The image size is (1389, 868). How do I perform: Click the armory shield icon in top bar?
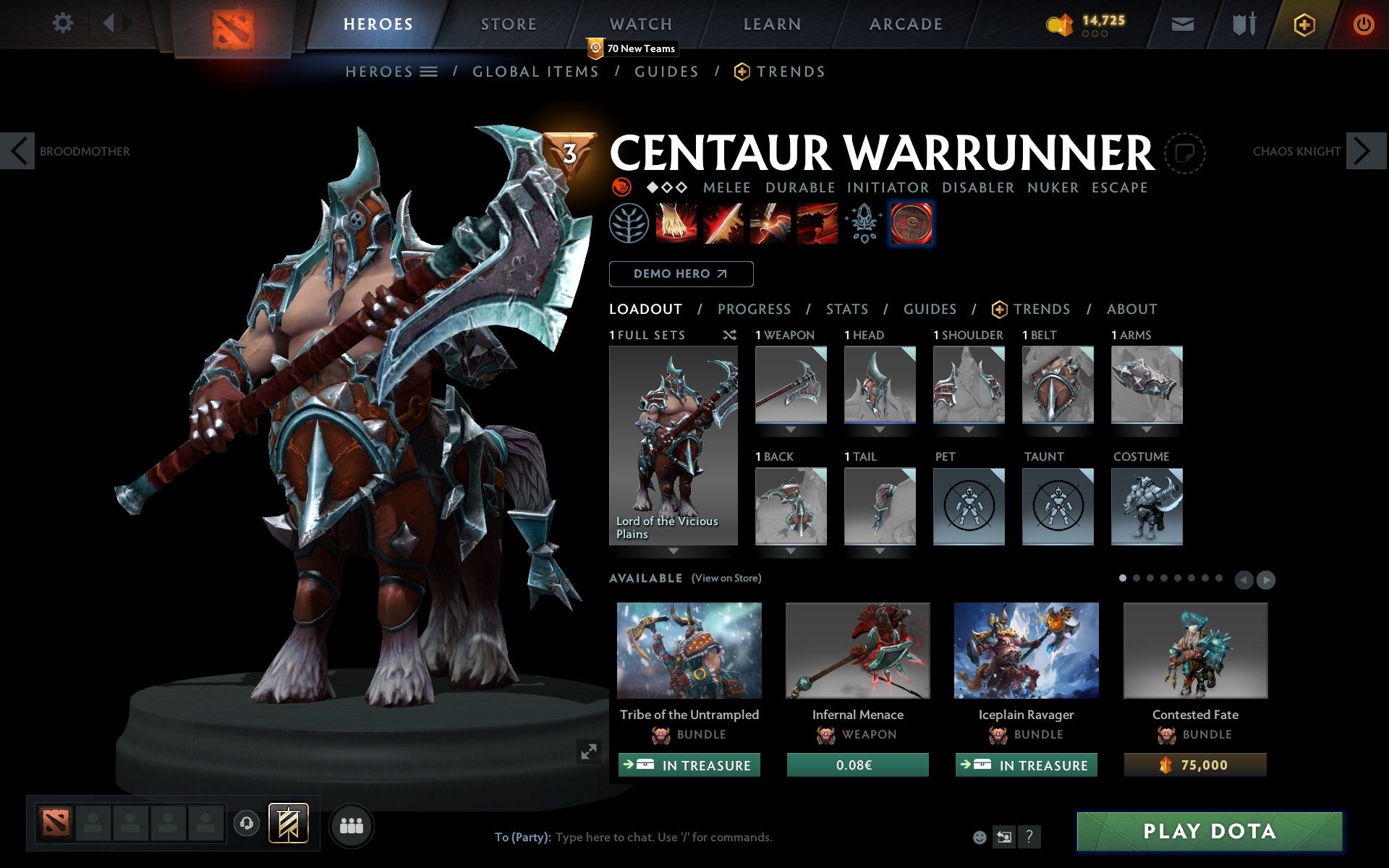[1242, 23]
